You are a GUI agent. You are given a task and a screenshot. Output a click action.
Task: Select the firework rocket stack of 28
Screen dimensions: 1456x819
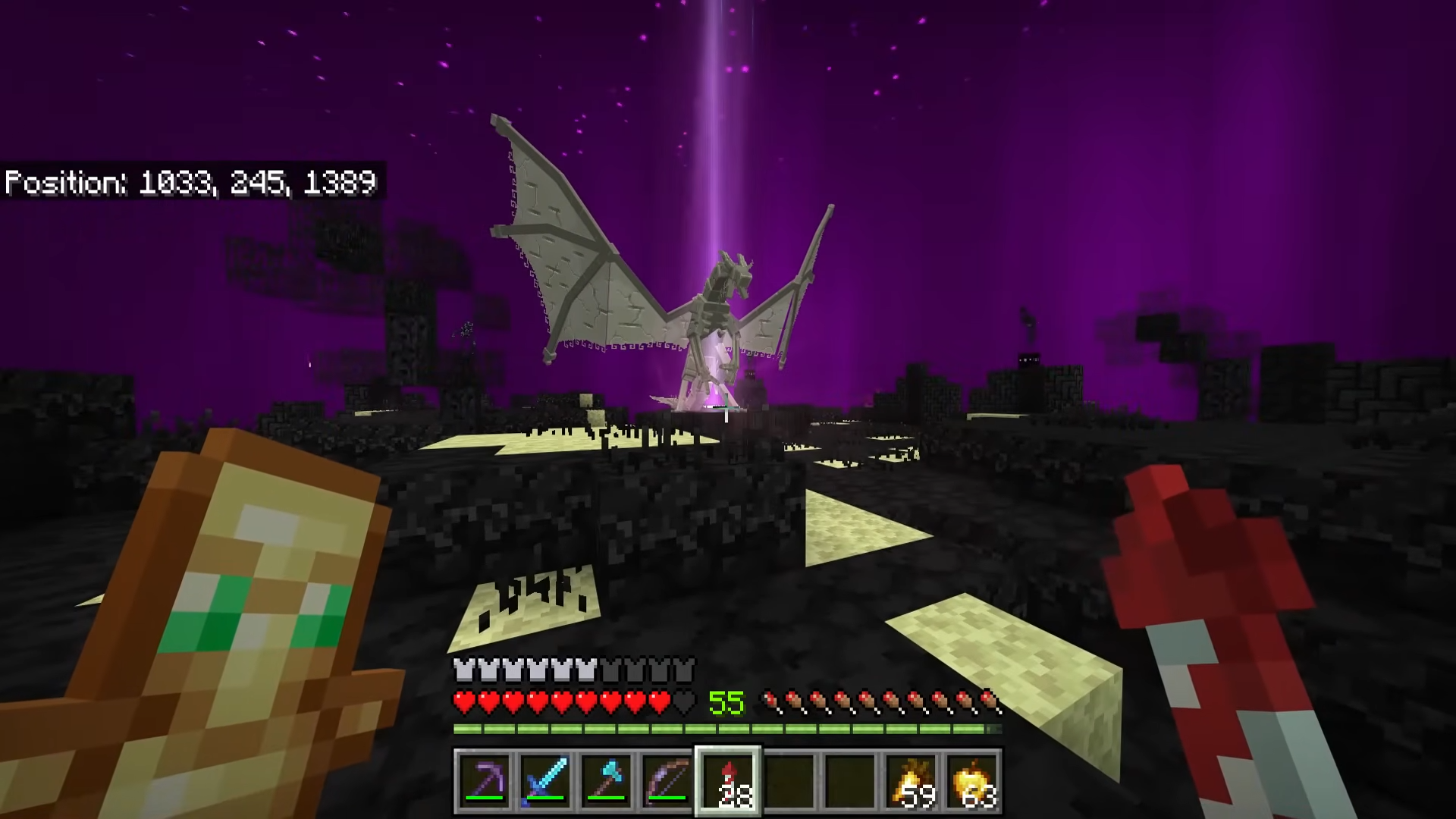pos(728,781)
